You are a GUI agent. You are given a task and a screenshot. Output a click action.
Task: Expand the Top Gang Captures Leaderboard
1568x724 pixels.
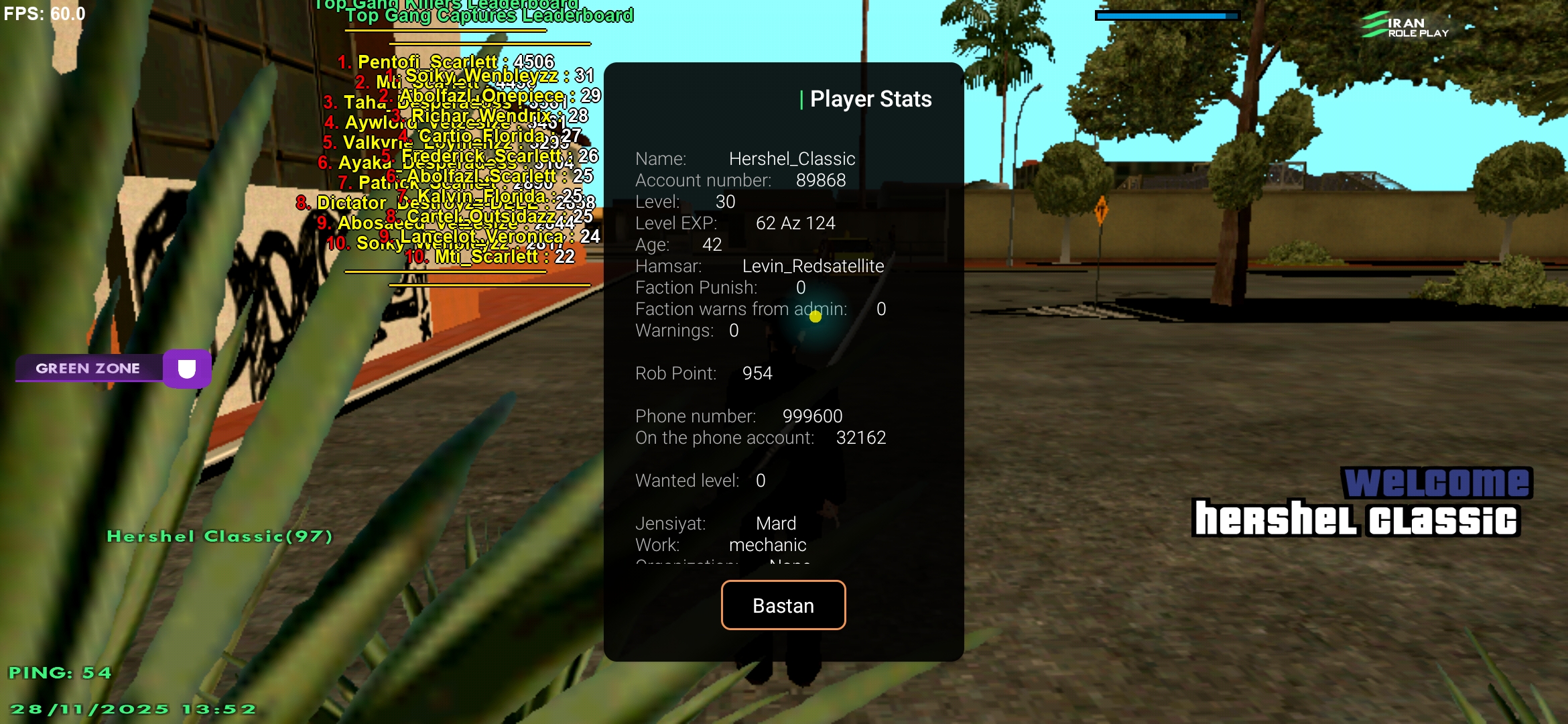(x=489, y=15)
